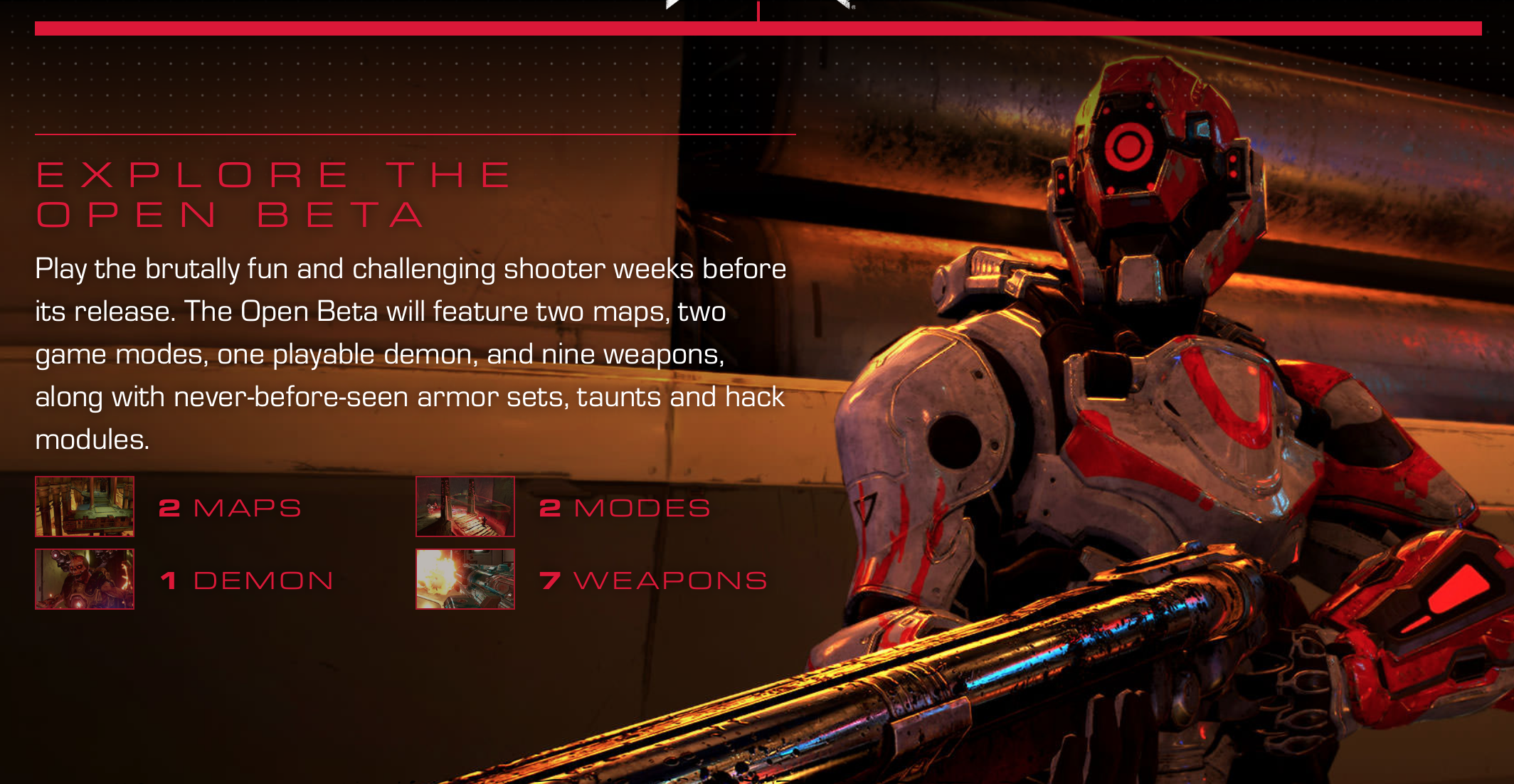Select the 1 Demon thumbnail
Image resolution: width=1514 pixels, height=784 pixels.
point(85,579)
